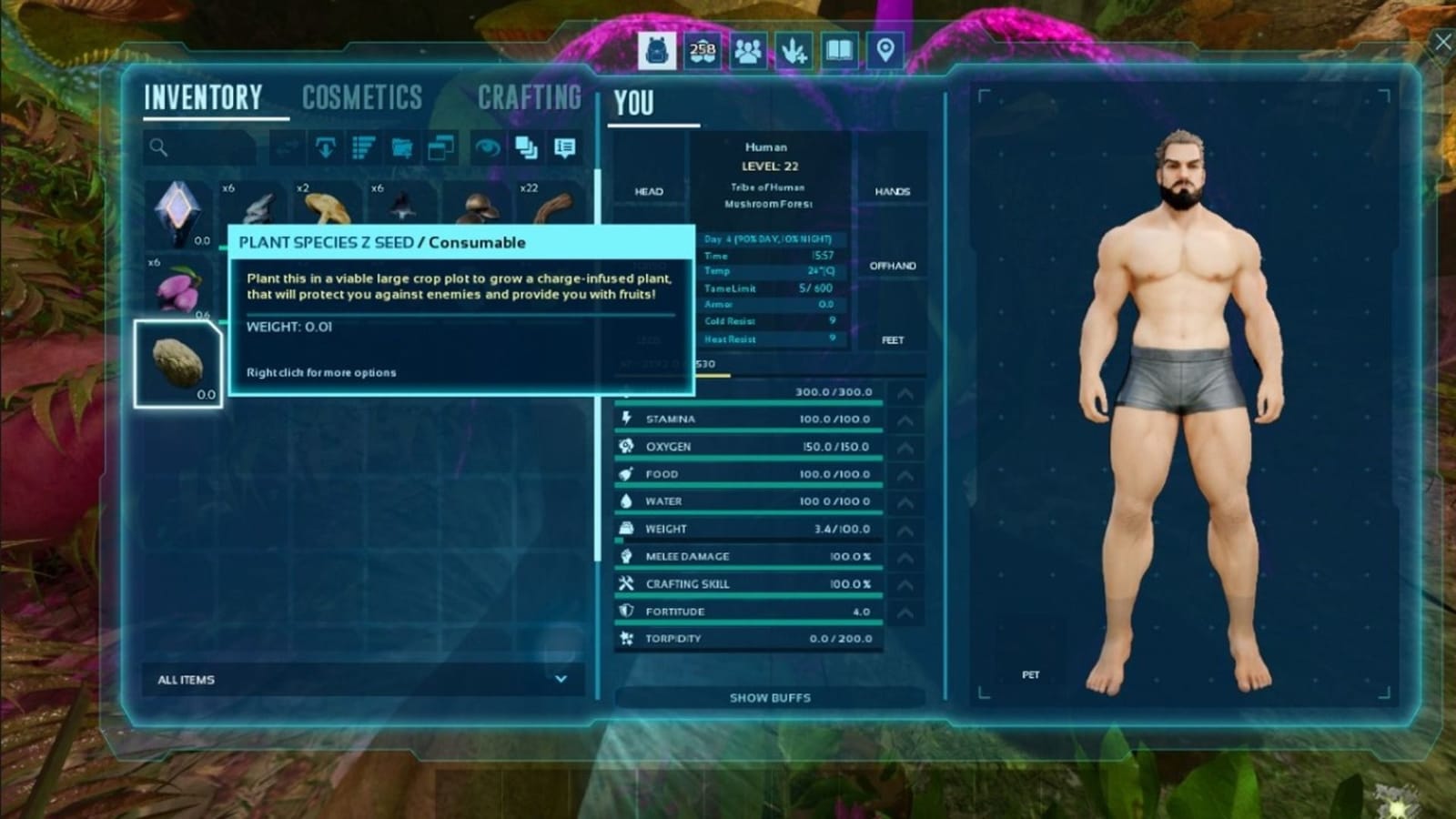Open the Tribe management icon

click(x=747, y=51)
